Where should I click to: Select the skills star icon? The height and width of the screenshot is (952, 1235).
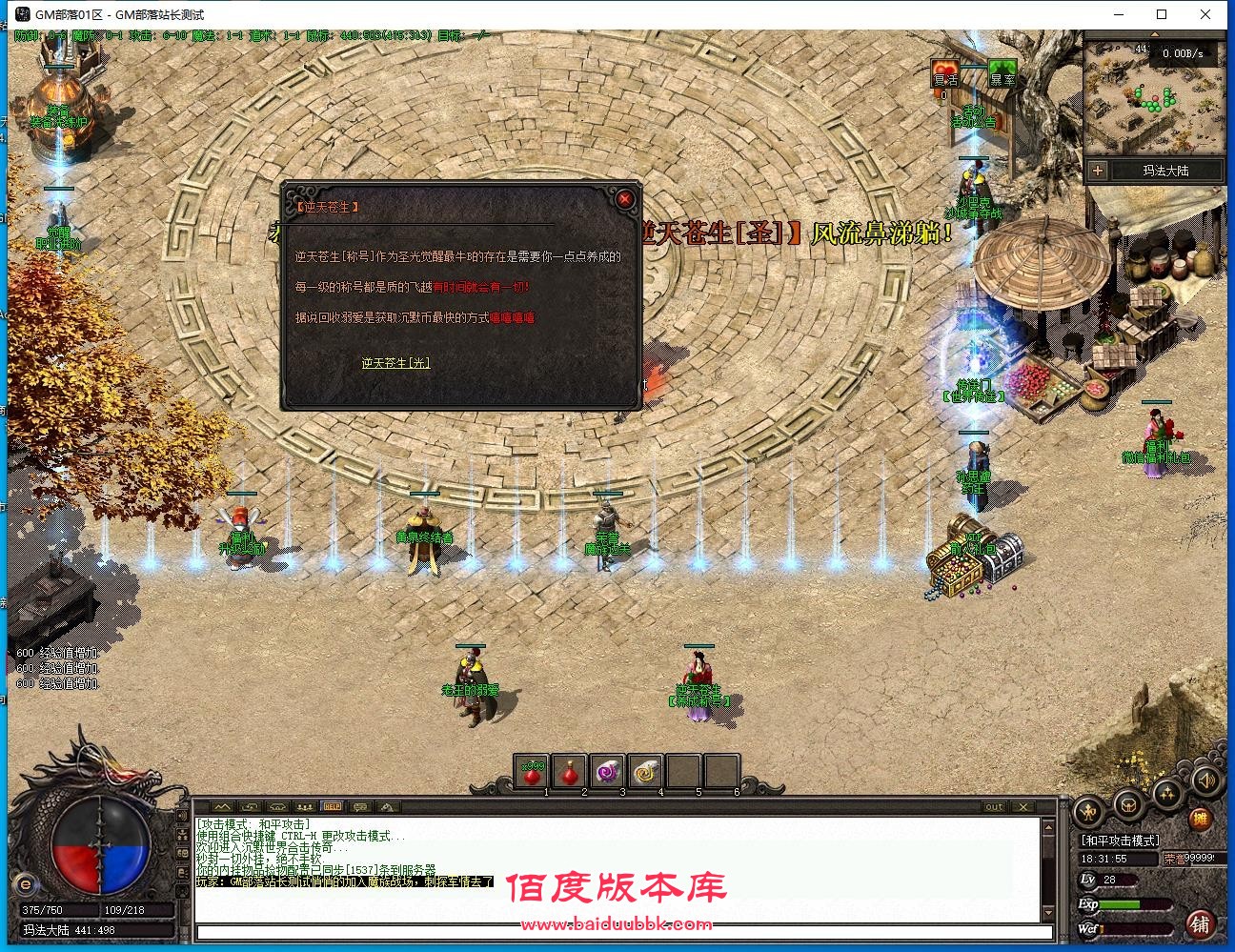1167,795
